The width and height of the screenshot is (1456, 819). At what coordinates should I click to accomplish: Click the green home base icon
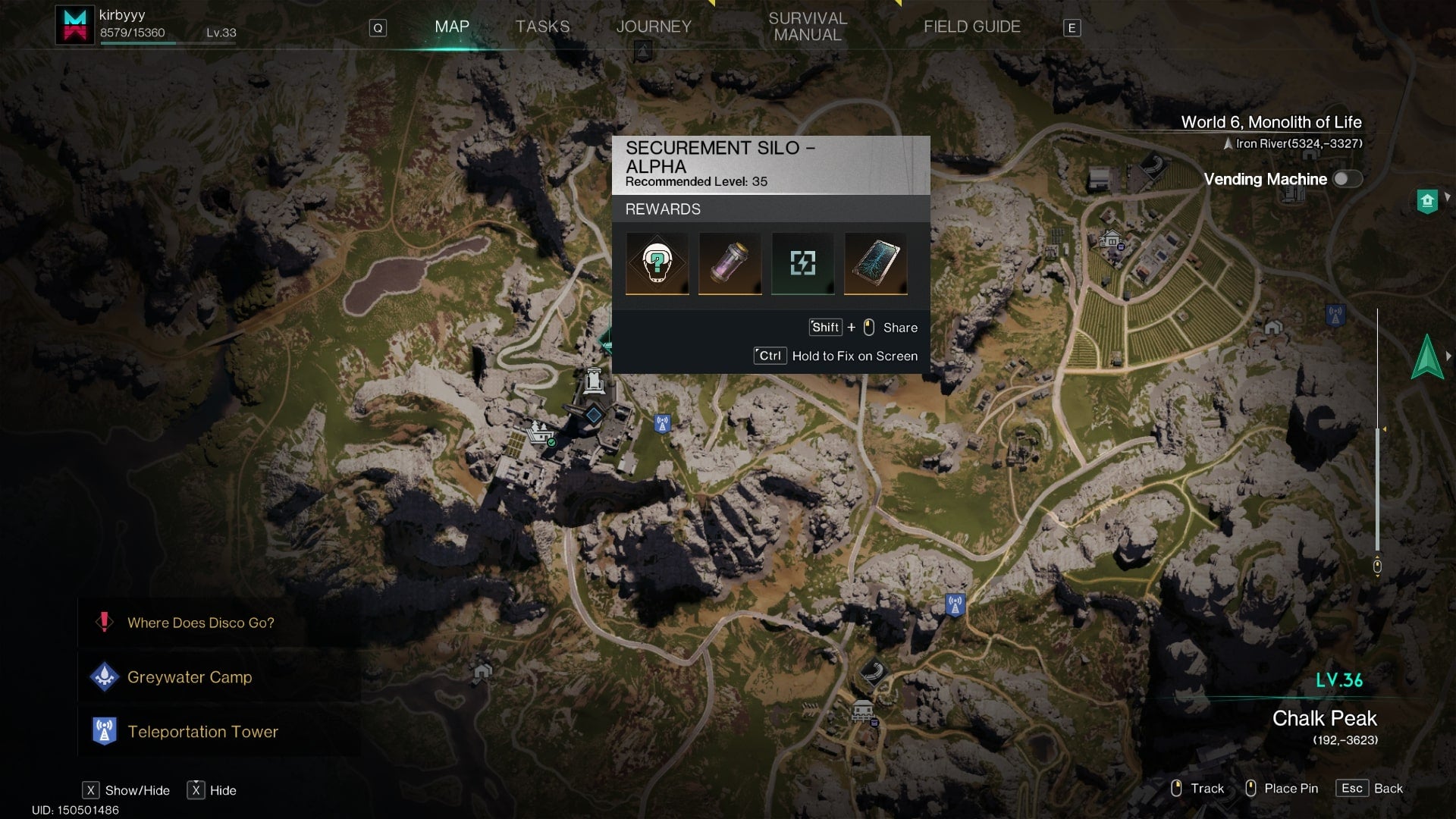pyautogui.click(x=1427, y=201)
